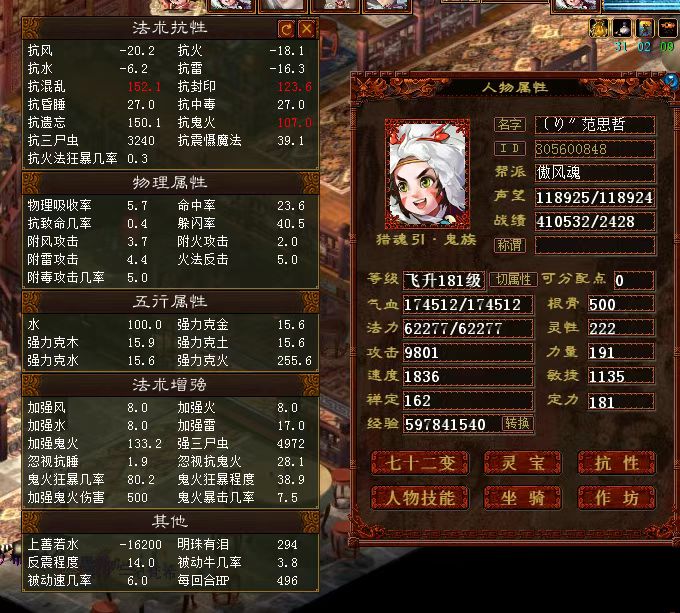
Task: Click the orange refresh arrow button
Action: click(x=287, y=29)
